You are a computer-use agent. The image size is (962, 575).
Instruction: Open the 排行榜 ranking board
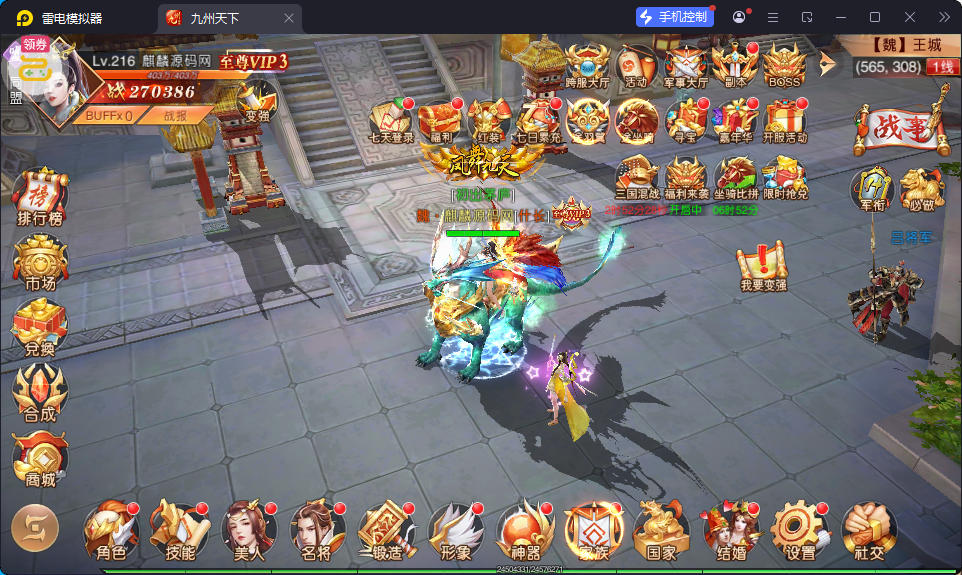coord(40,195)
